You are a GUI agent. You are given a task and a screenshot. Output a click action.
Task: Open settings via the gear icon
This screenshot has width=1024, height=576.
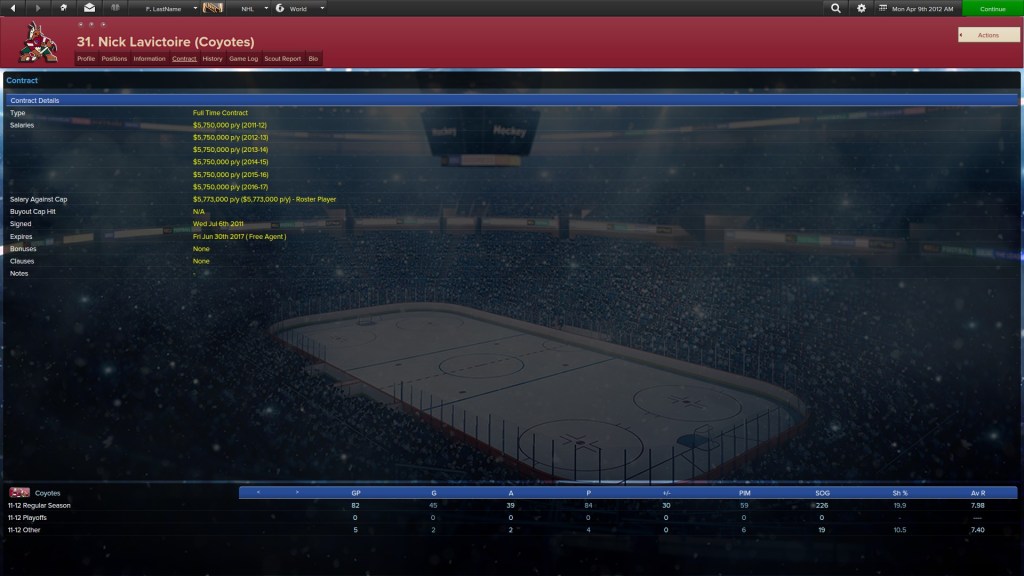coord(862,8)
